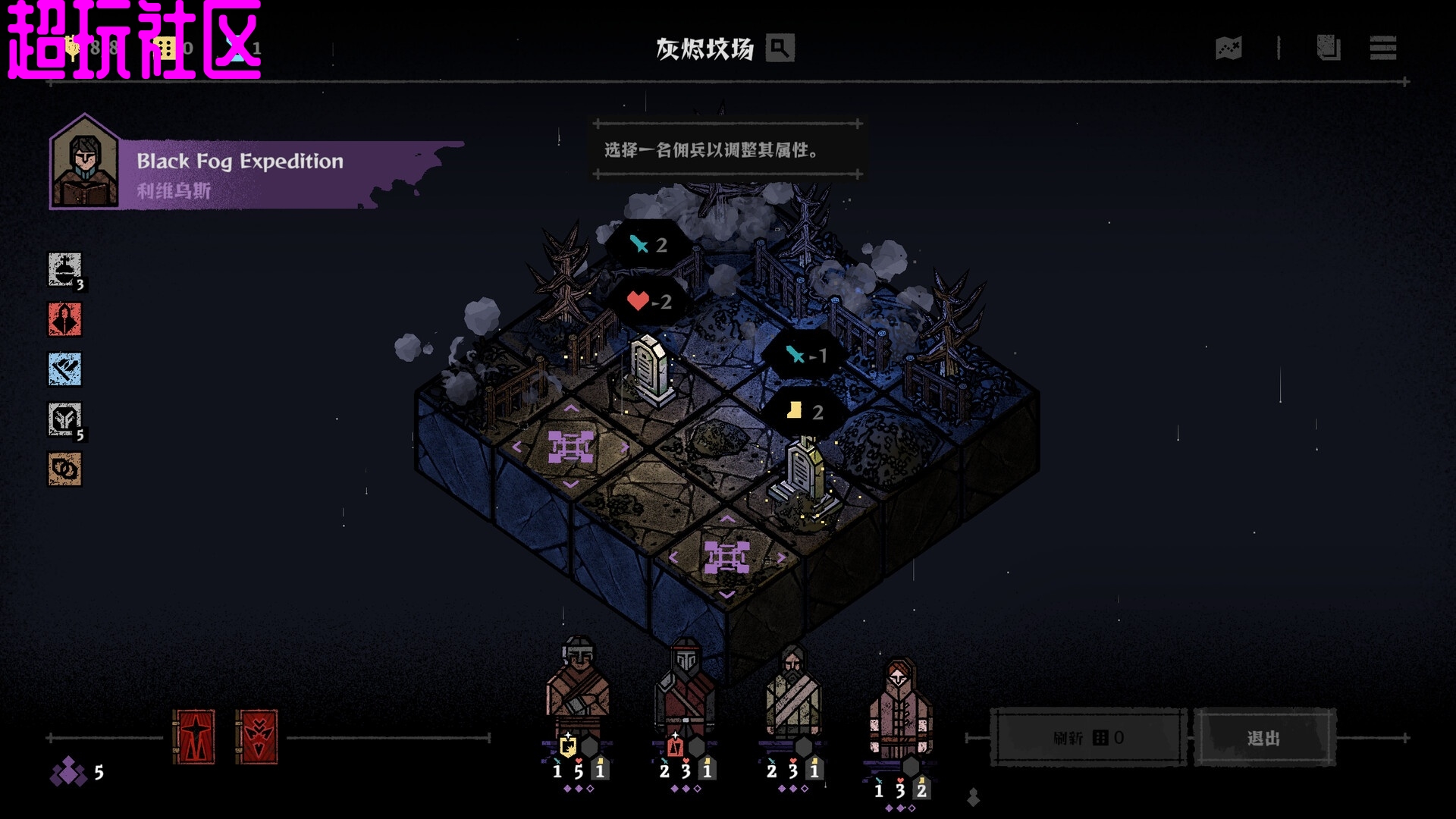Click the 退出 exit button

coord(1263,738)
